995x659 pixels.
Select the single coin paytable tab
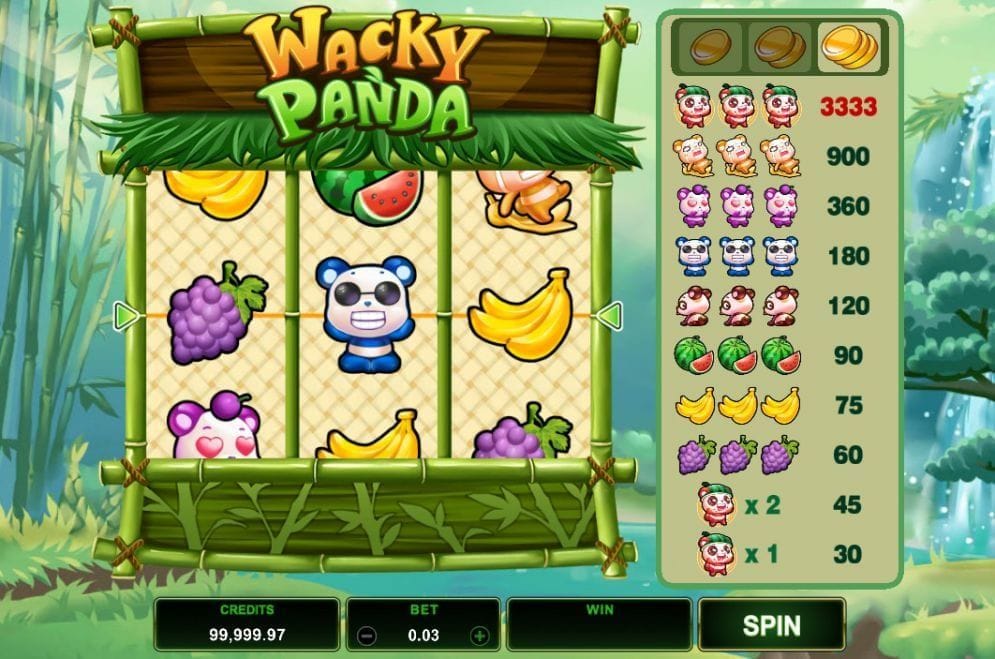tap(709, 46)
